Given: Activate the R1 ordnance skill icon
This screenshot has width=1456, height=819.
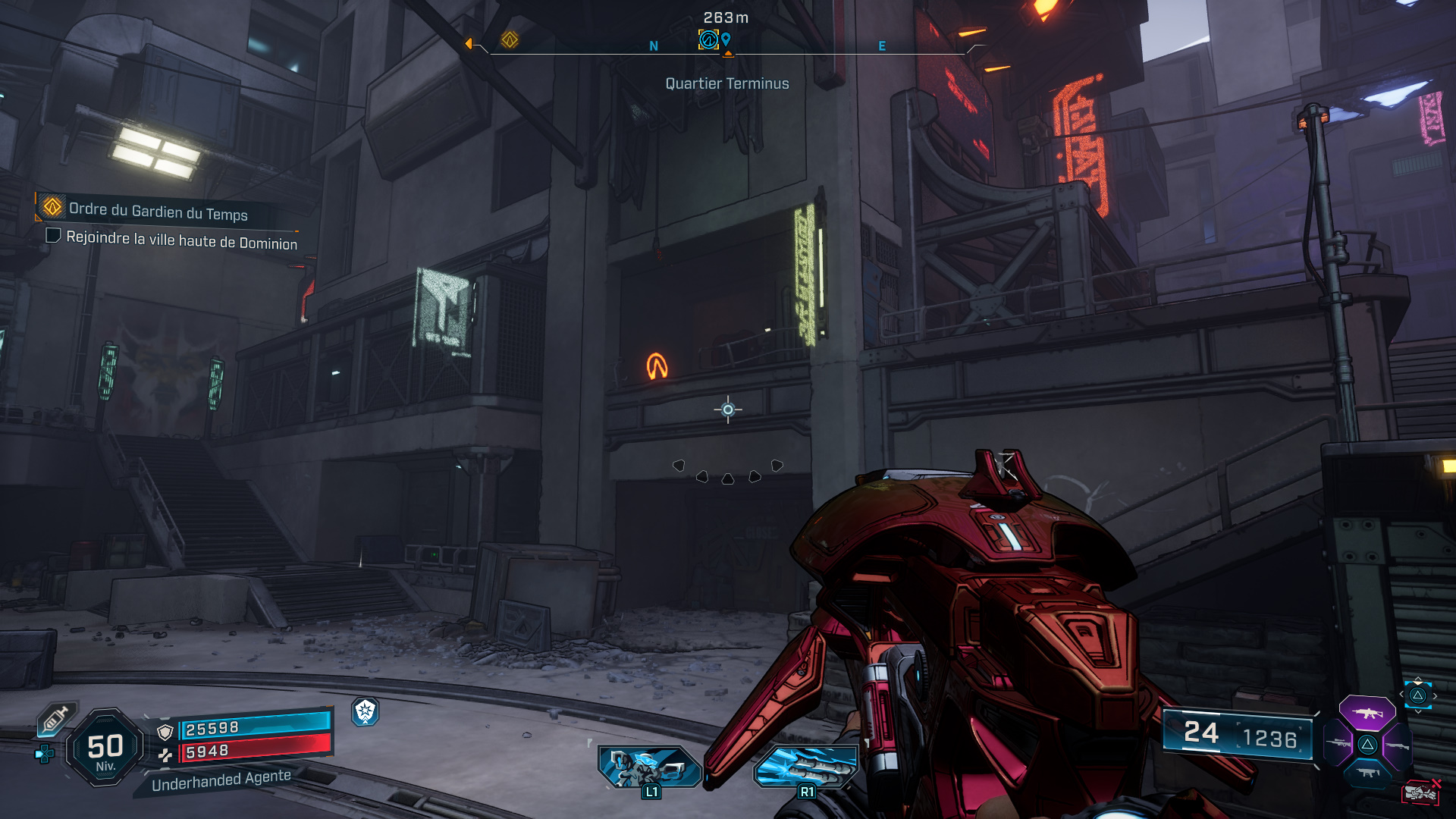Looking at the screenshot, I should [x=806, y=766].
